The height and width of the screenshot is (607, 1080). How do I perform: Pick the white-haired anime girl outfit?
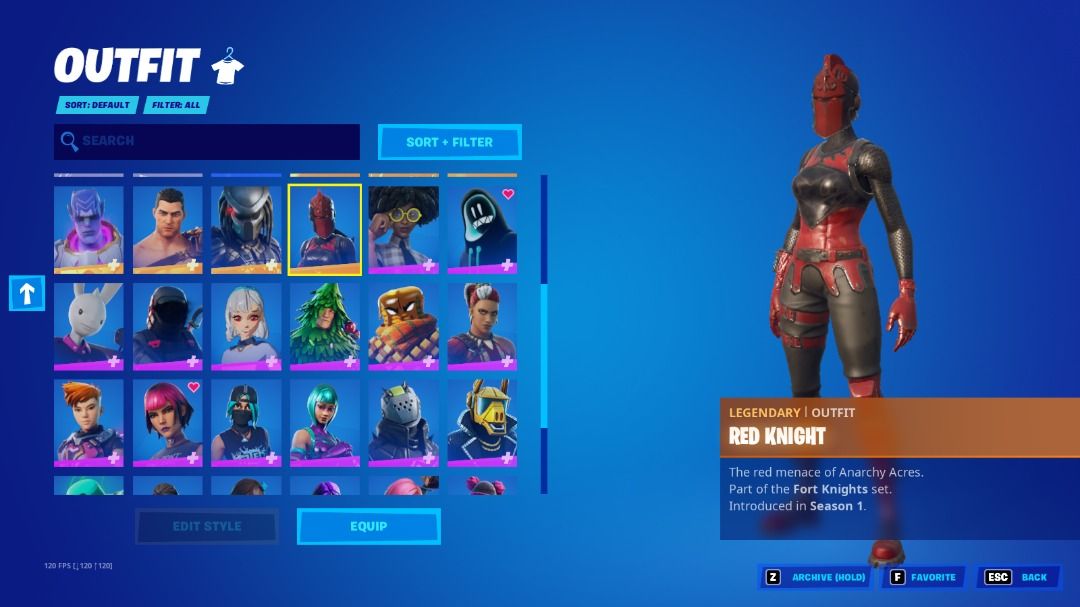246,325
